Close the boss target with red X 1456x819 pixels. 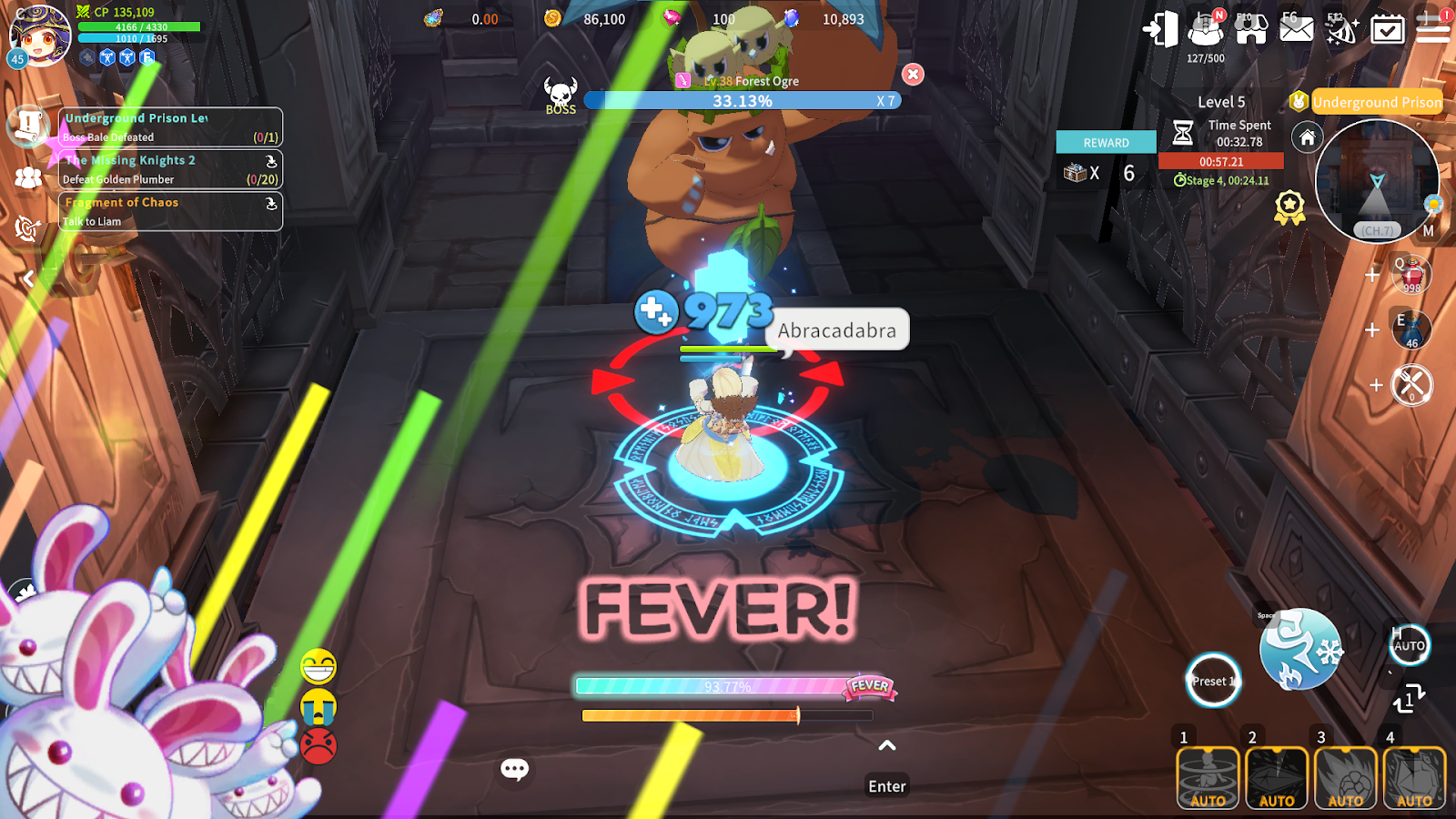[913, 75]
